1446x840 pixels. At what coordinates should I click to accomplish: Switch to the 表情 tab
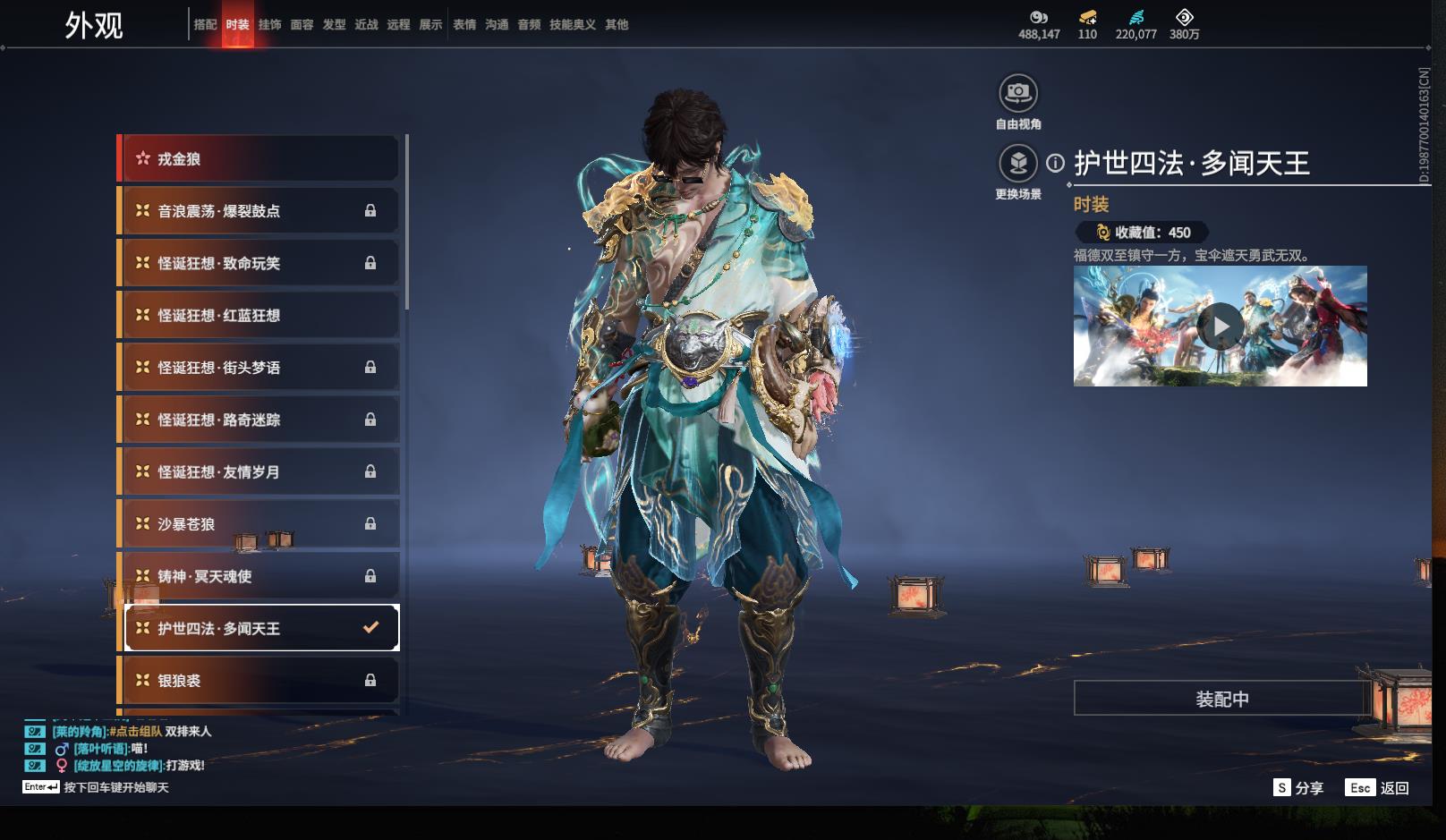point(464,24)
